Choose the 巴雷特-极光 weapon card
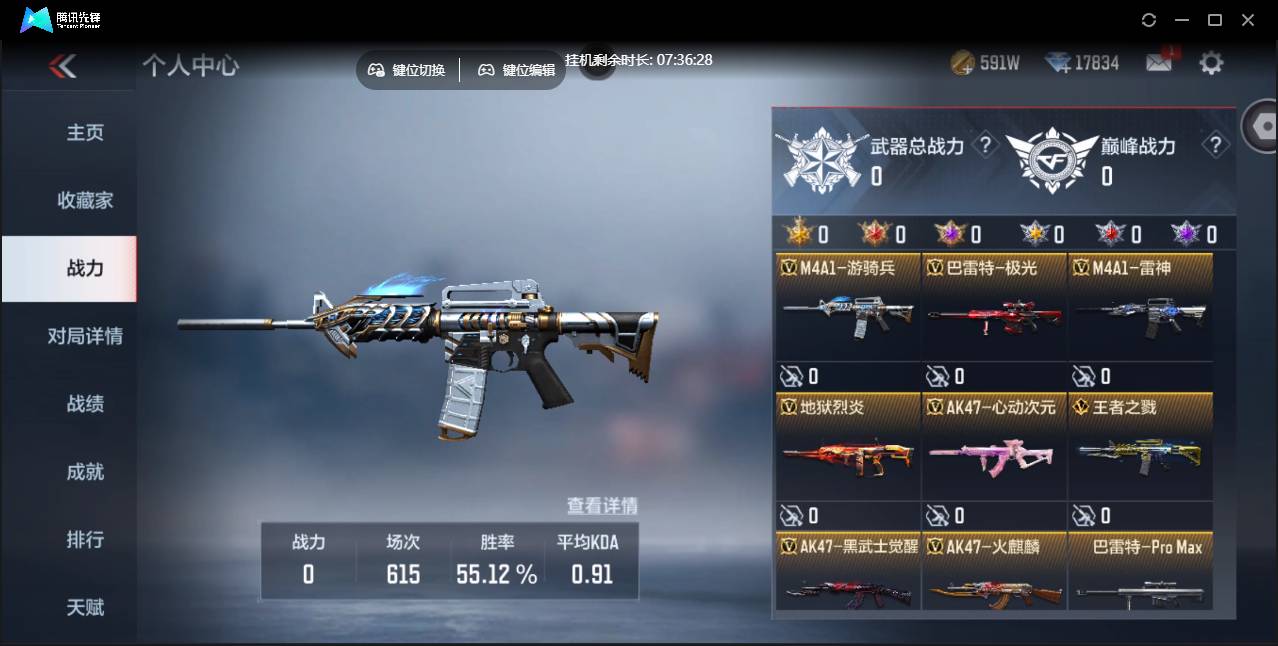Screen dimensions: 1278x646 tap(994, 306)
